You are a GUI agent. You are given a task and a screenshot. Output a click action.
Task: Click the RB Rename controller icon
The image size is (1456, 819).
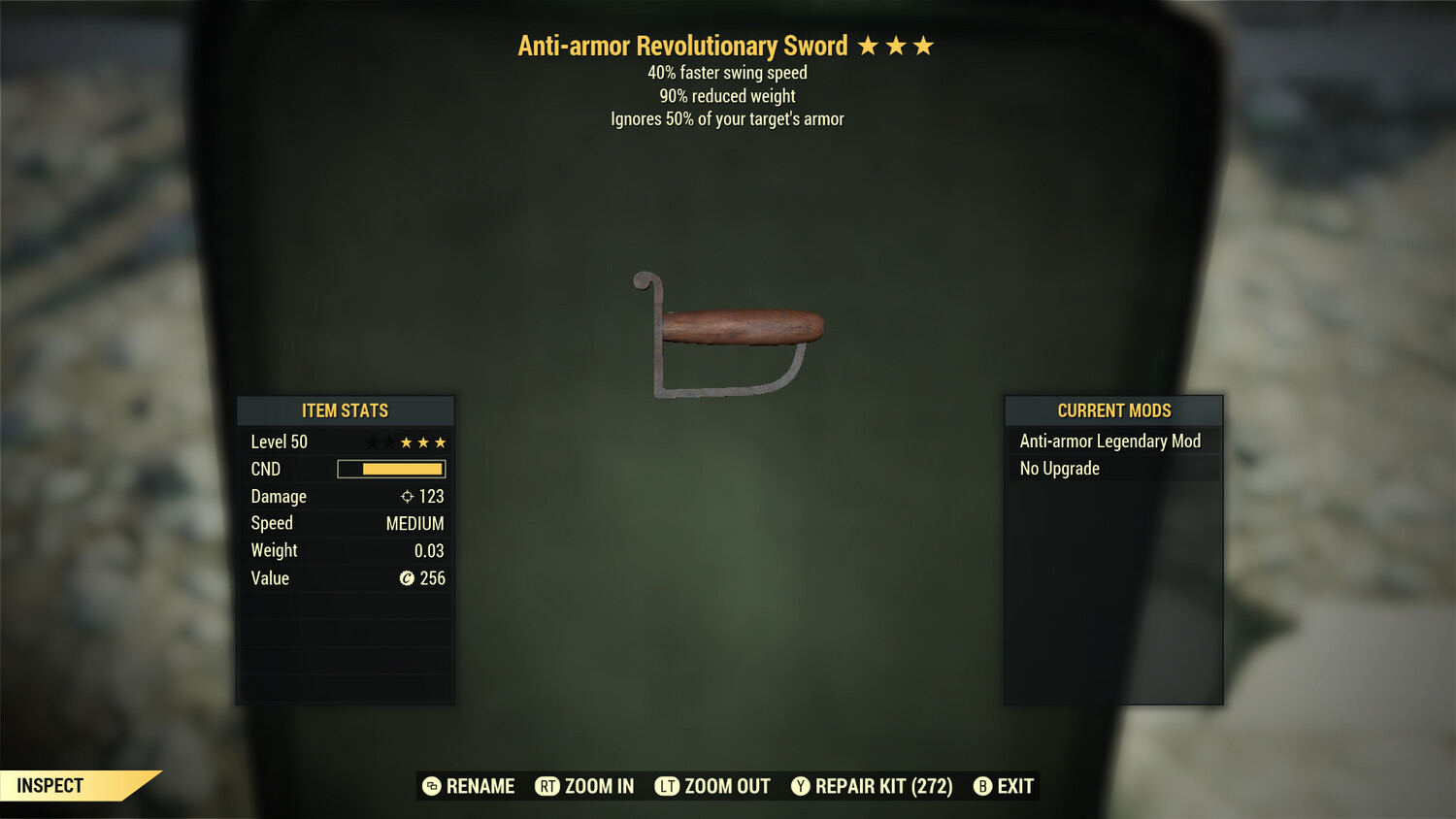tap(431, 786)
